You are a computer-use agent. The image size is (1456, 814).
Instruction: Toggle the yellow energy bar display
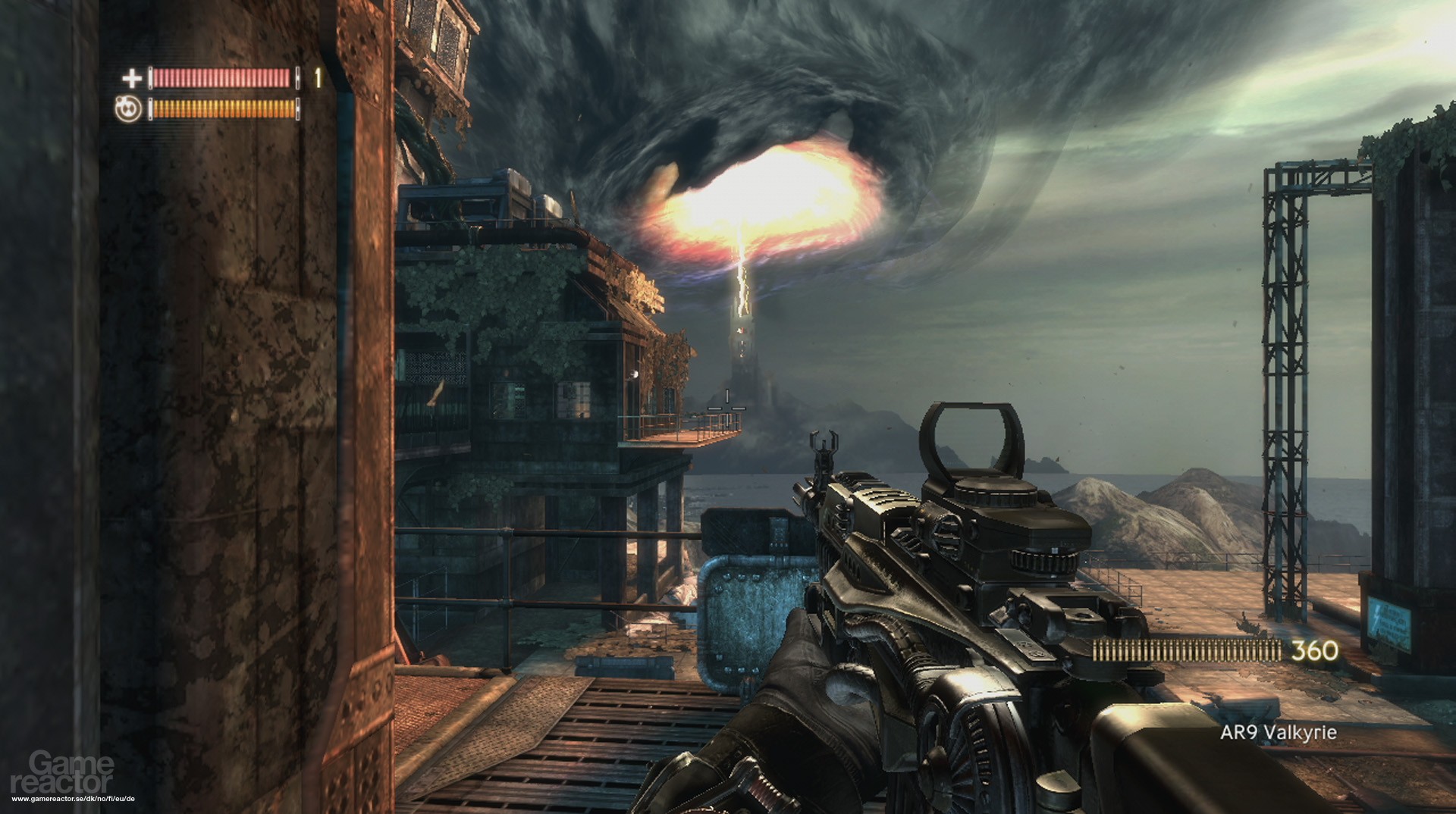tap(220, 108)
